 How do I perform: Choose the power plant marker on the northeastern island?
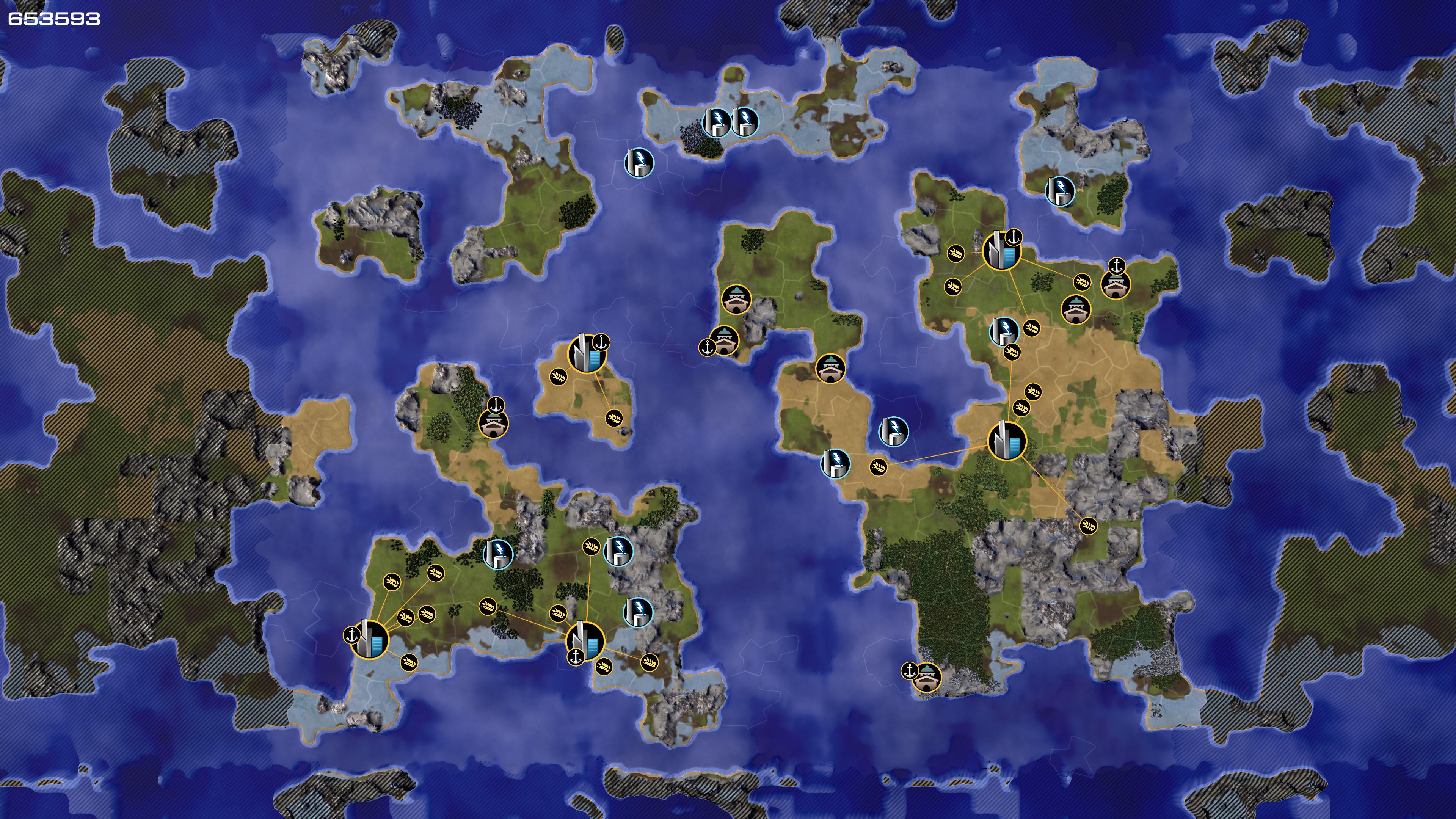[1060, 191]
